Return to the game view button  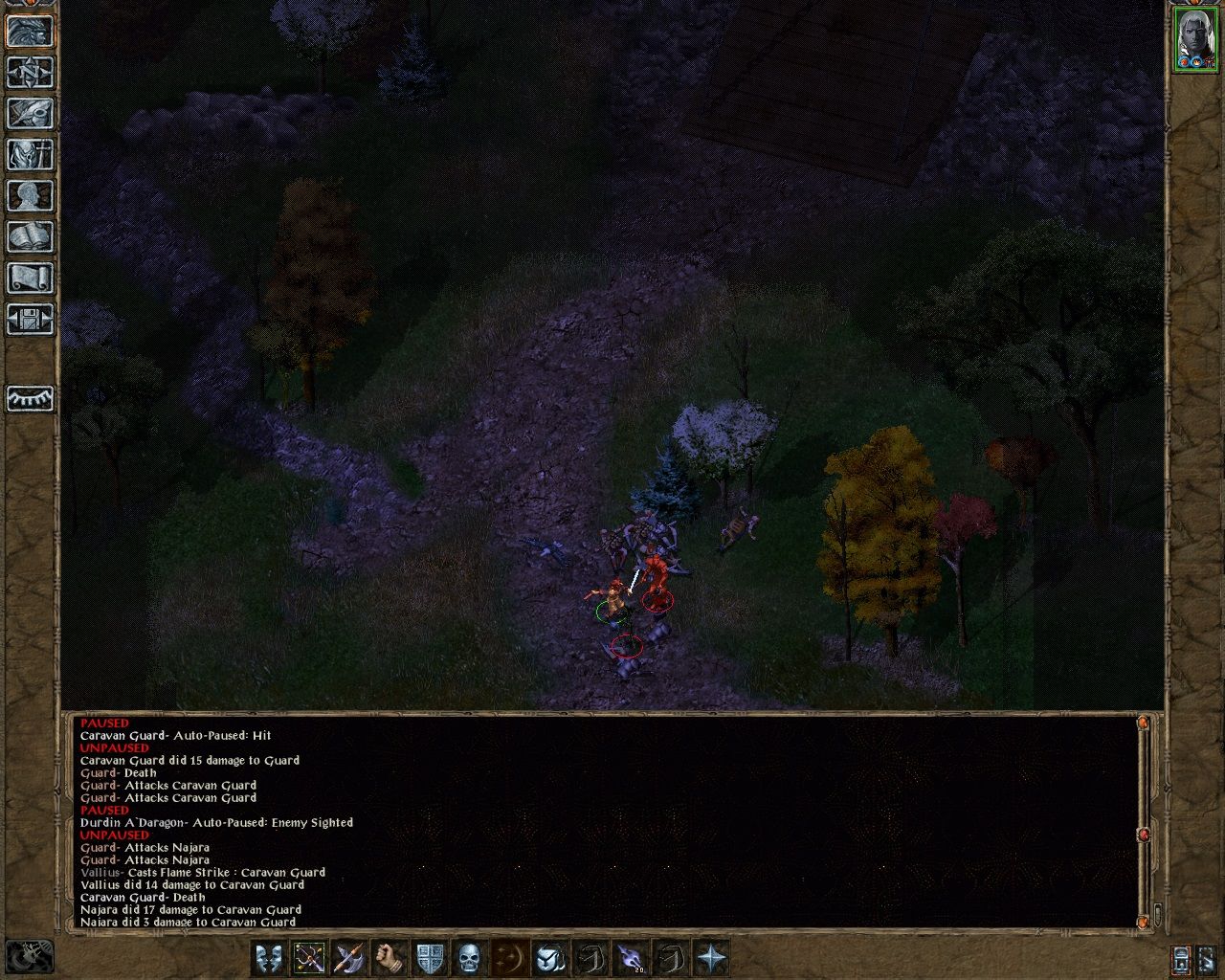[30, 31]
